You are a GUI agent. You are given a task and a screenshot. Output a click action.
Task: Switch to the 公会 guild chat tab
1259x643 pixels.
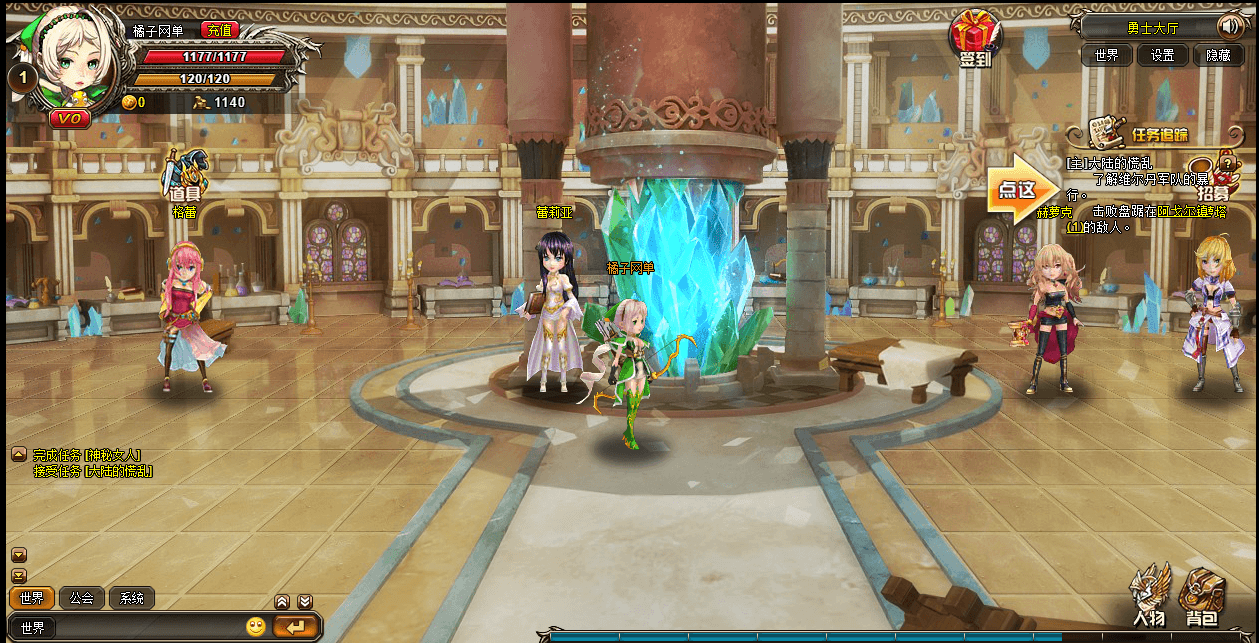click(x=82, y=598)
